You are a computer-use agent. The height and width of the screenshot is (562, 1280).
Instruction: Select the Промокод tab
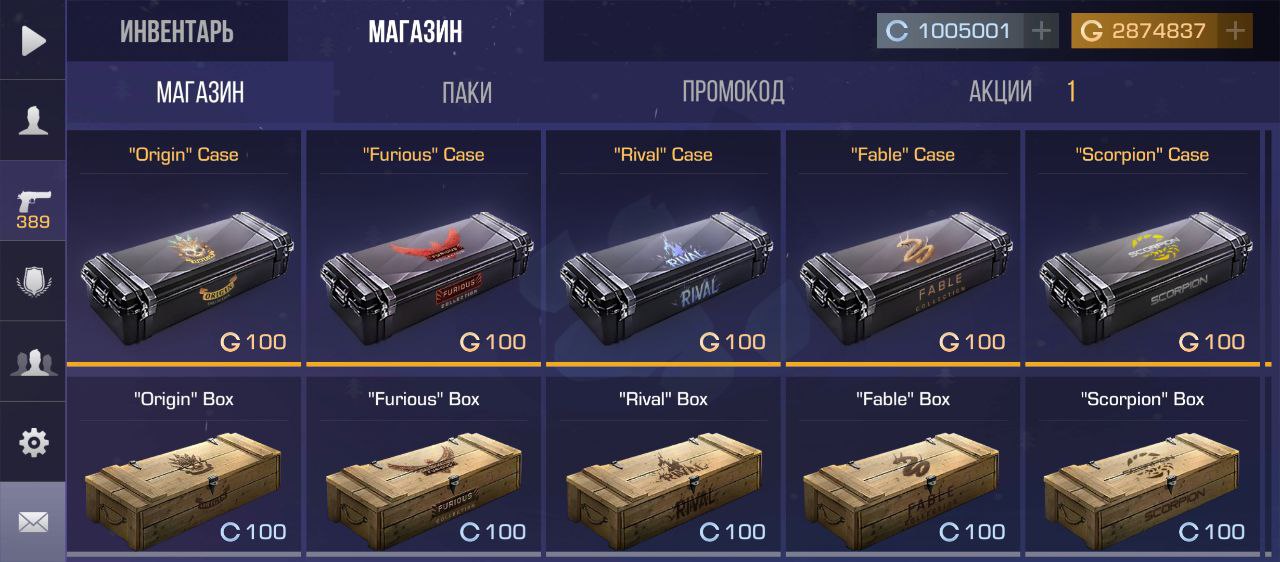[x=733, y=92]
